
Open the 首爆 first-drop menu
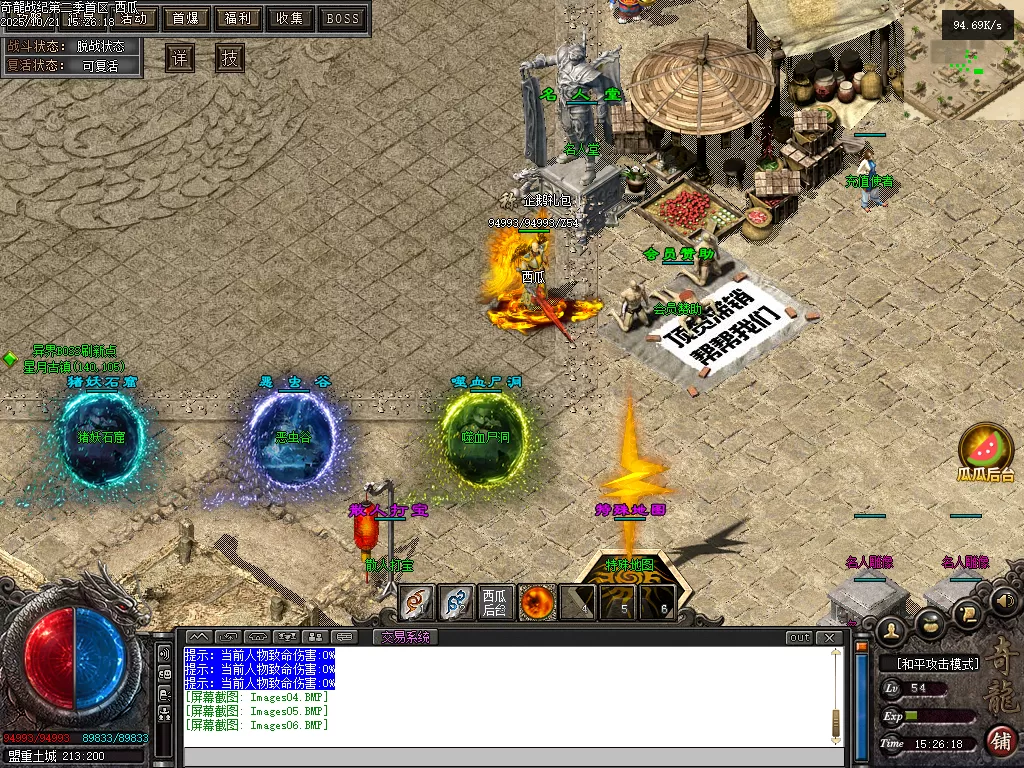pyautogui.click(x=185, y=18)
